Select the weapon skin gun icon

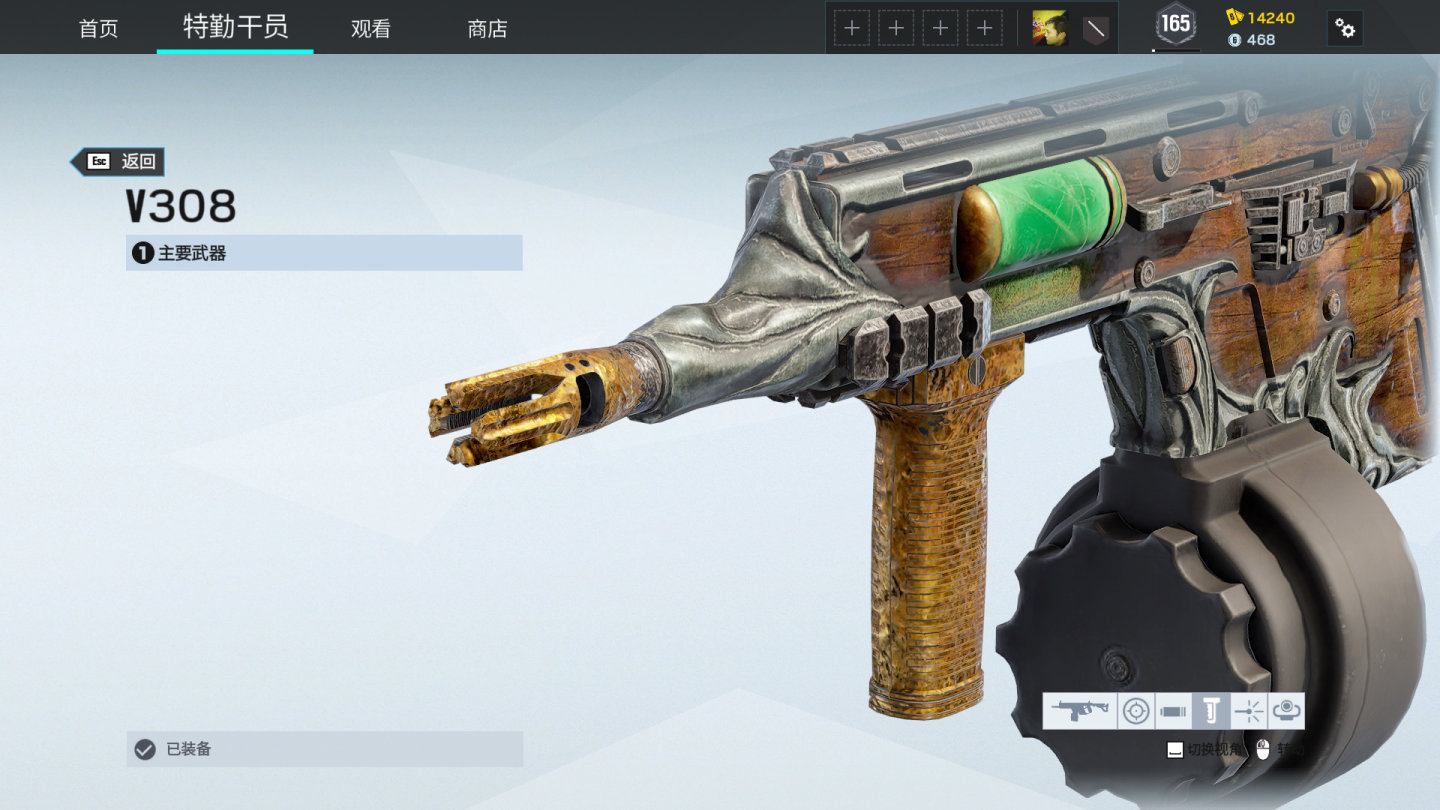(x=1079, y=711)
